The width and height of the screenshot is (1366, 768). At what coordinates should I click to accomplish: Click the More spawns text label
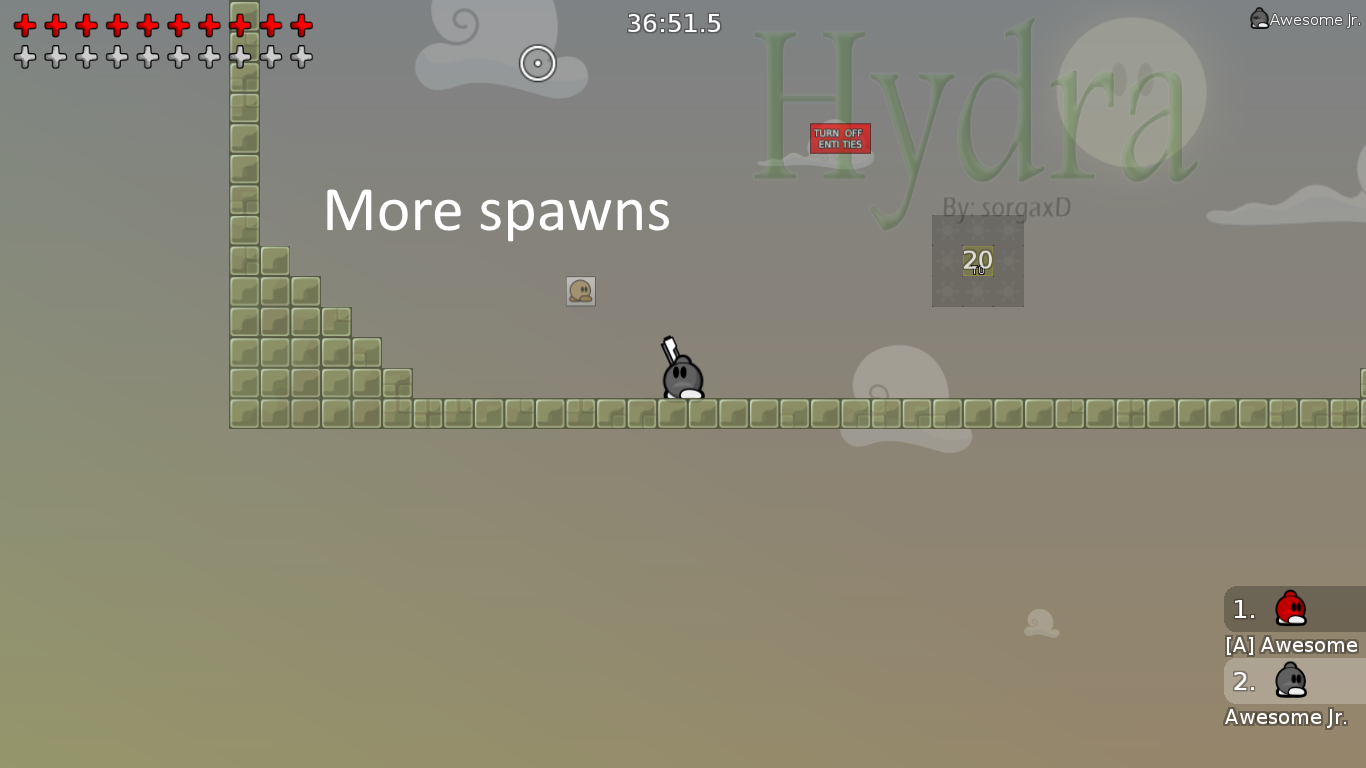(x=497, y=210)
